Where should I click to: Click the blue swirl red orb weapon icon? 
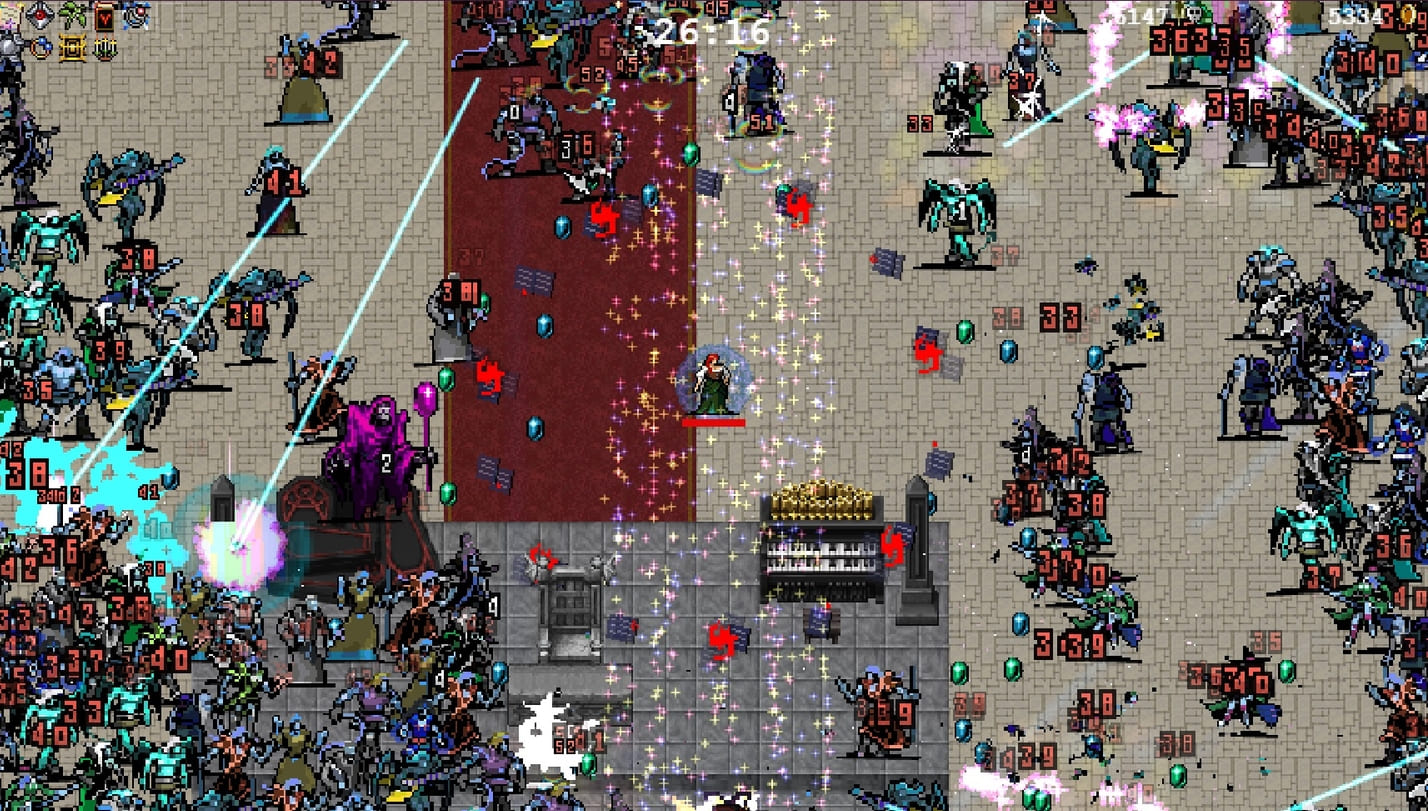click(x=135, y=14)
